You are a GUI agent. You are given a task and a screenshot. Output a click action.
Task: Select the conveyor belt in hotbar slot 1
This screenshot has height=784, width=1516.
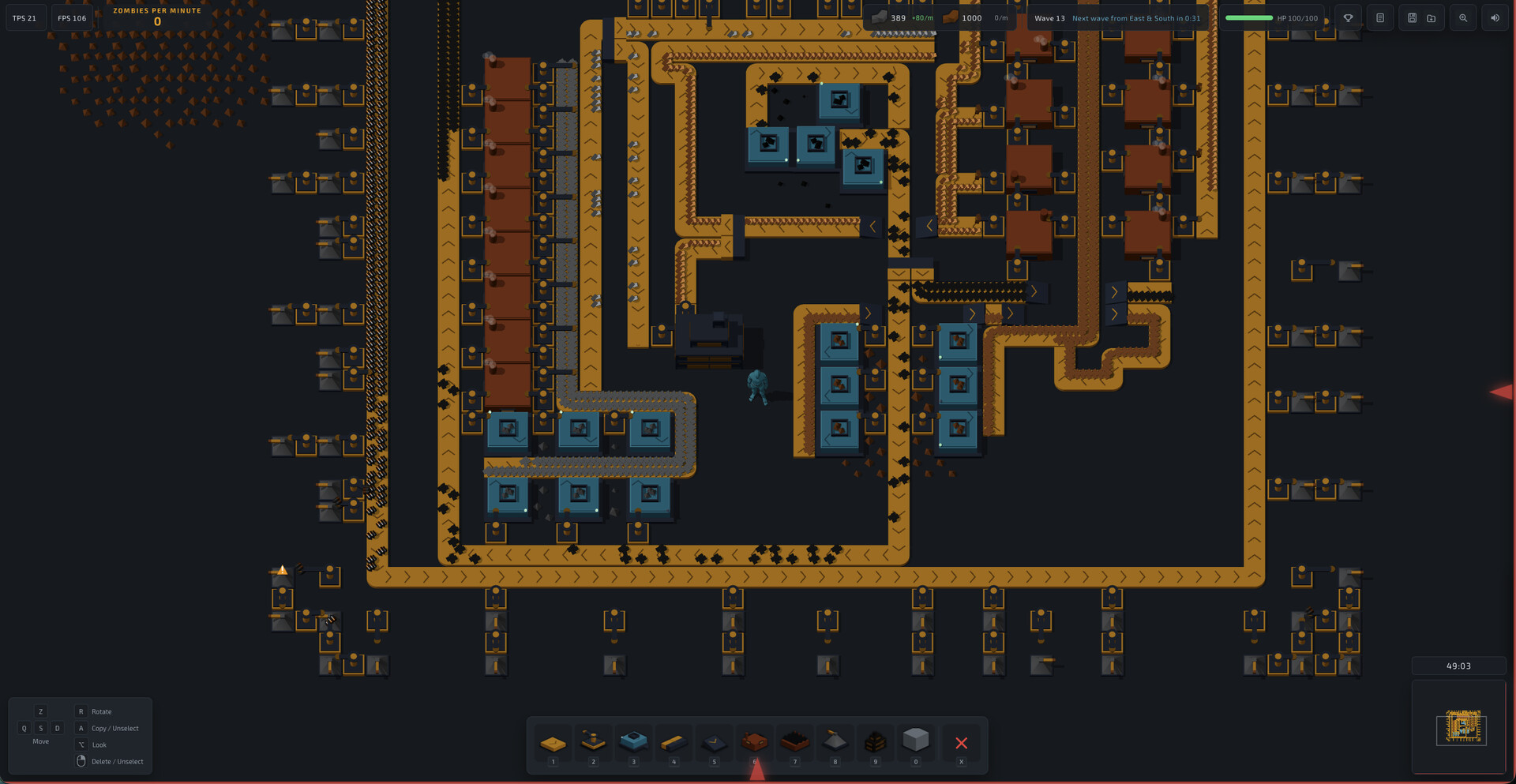[x=553, y=742]
